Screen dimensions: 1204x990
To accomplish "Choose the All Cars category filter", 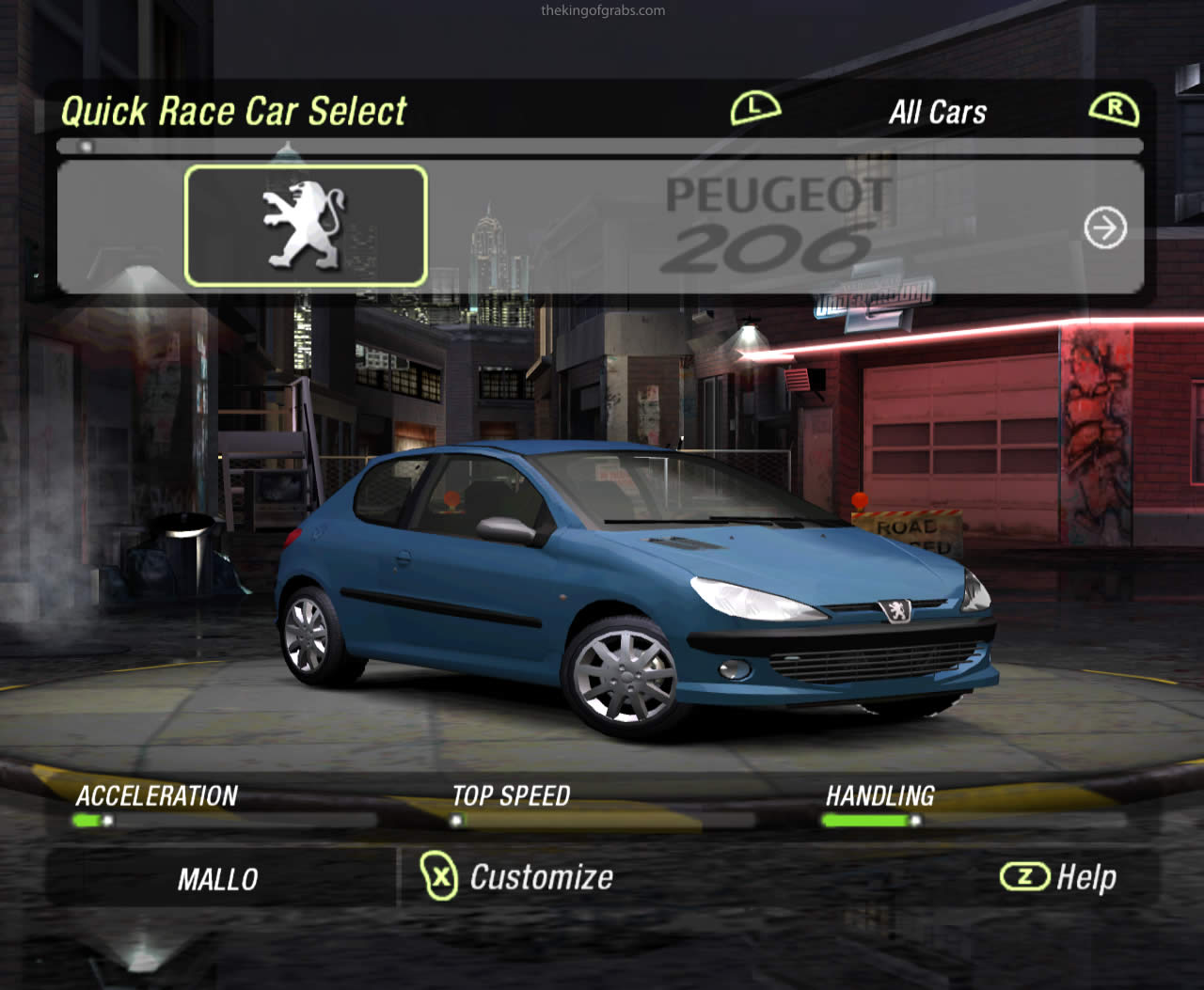I will pos(938,112).
